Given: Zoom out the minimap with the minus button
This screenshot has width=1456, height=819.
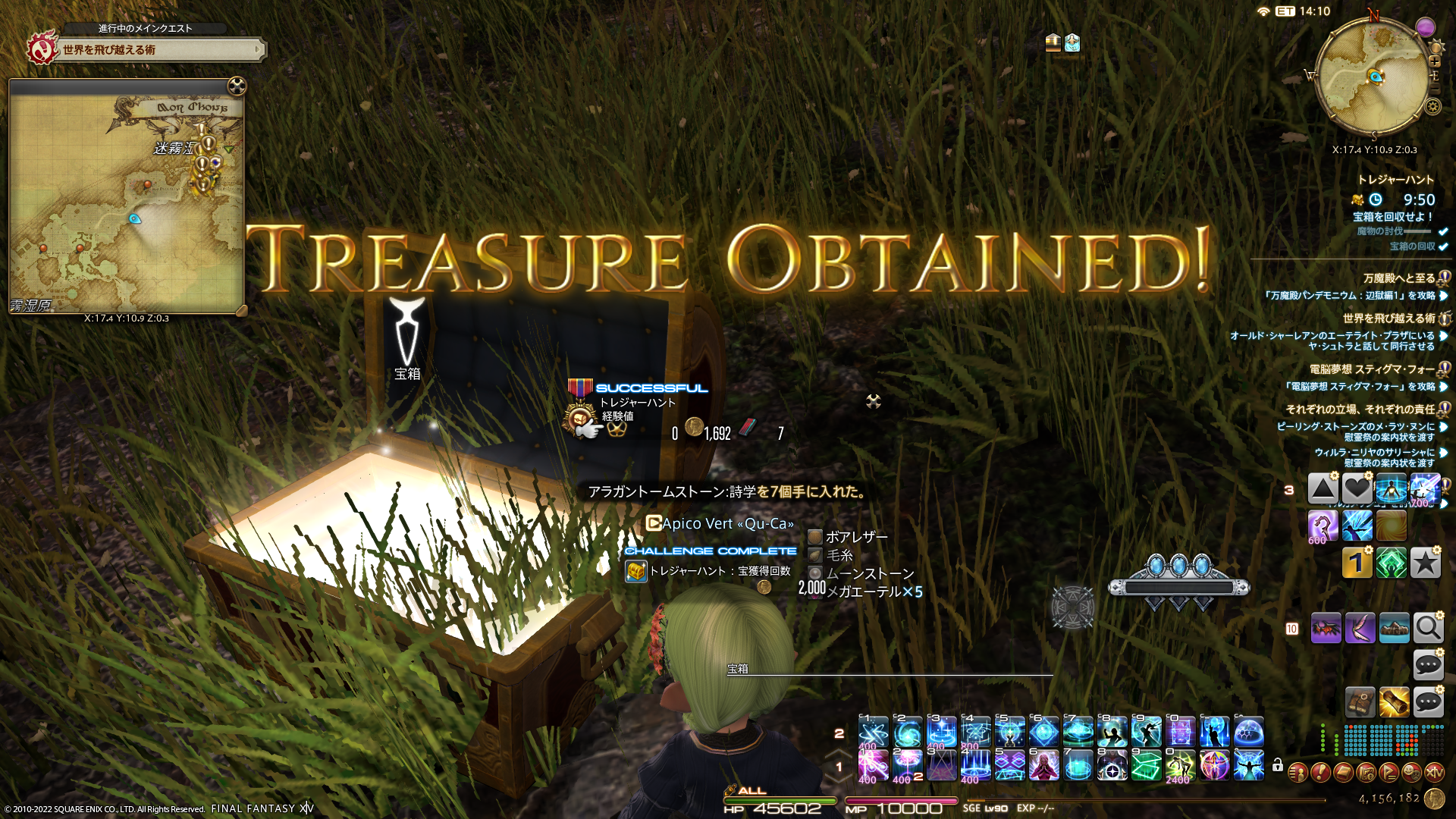Looking at the screenshot, I should 1435,89.
